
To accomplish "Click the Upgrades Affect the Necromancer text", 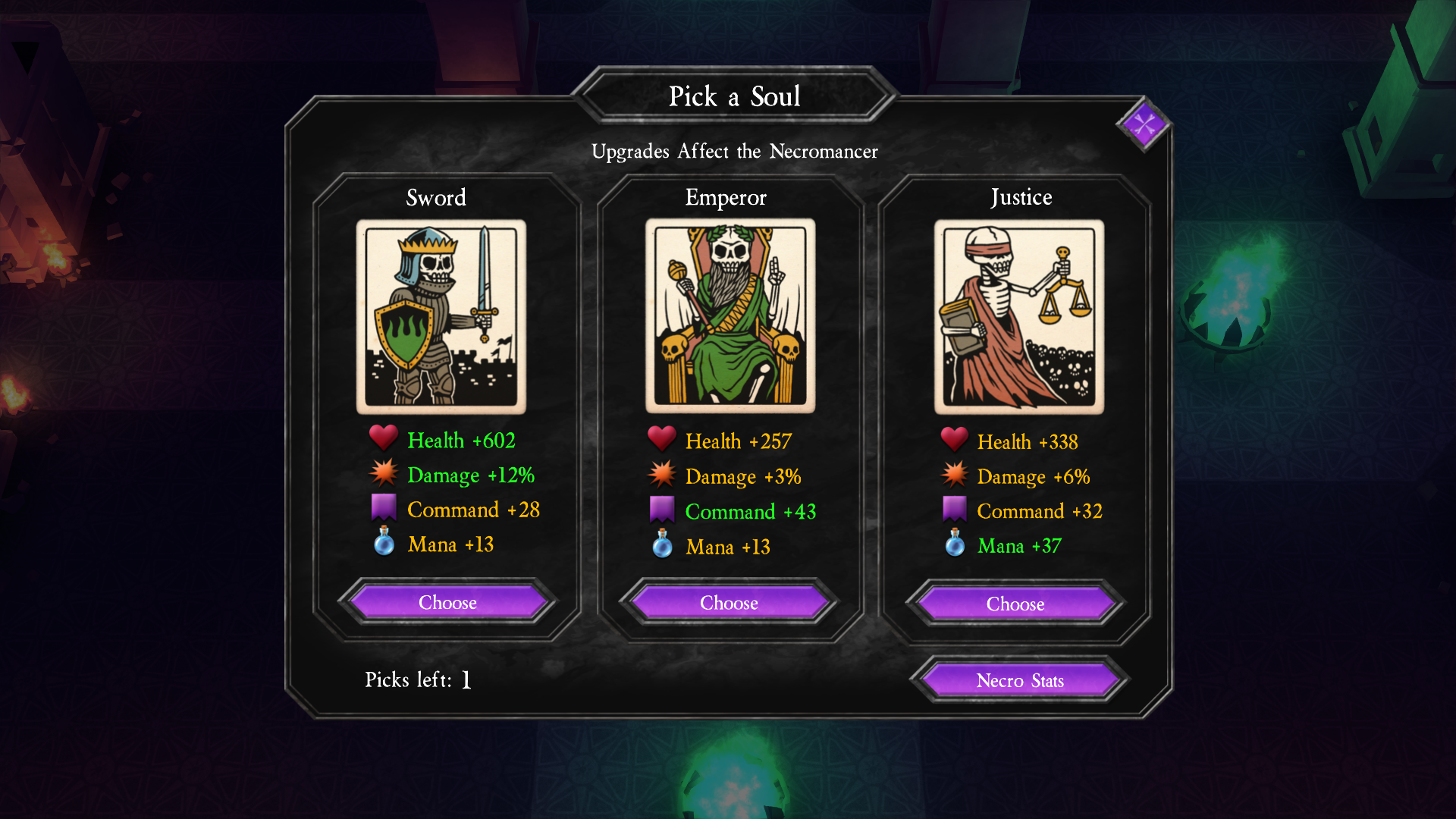I will coord(735,151).
